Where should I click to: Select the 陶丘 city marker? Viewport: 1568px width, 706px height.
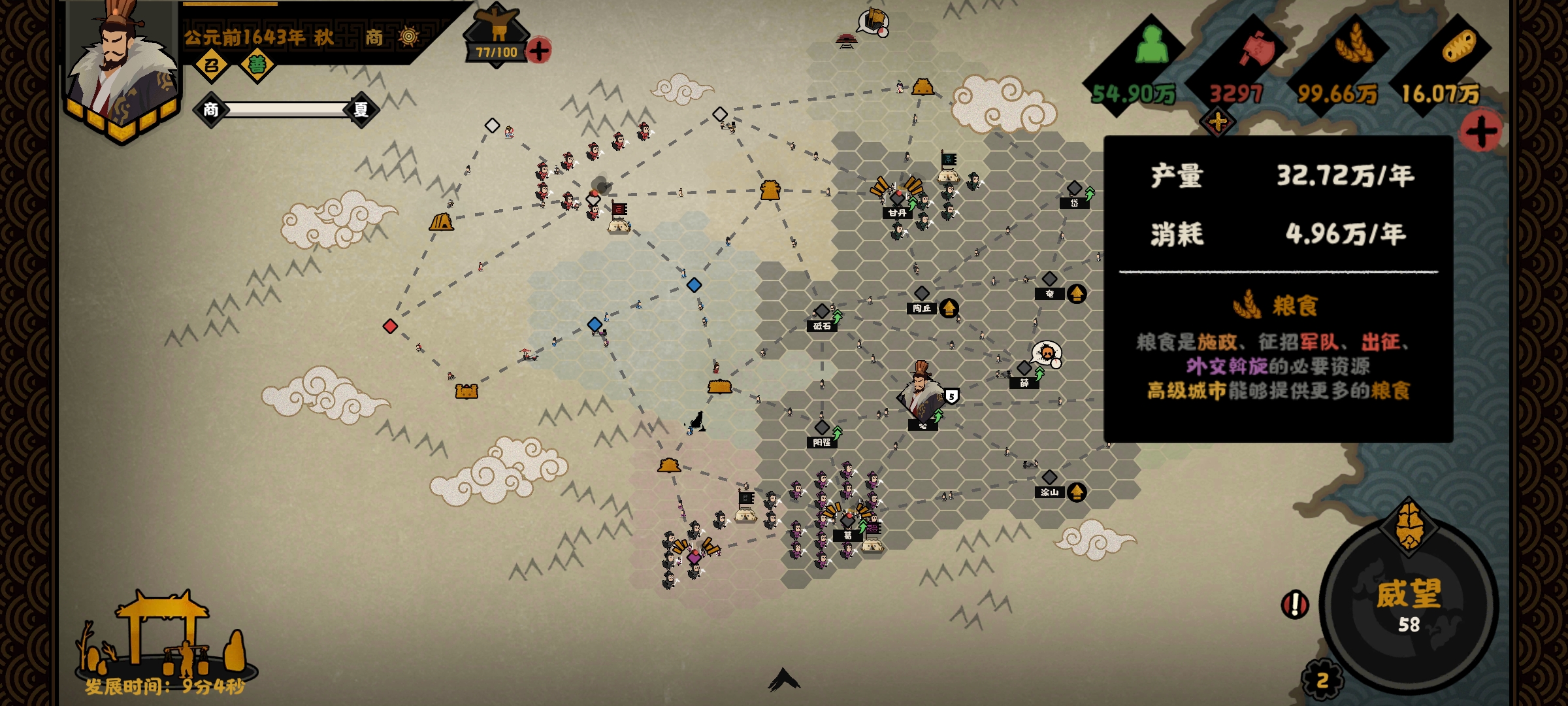[x=921, y=294]
